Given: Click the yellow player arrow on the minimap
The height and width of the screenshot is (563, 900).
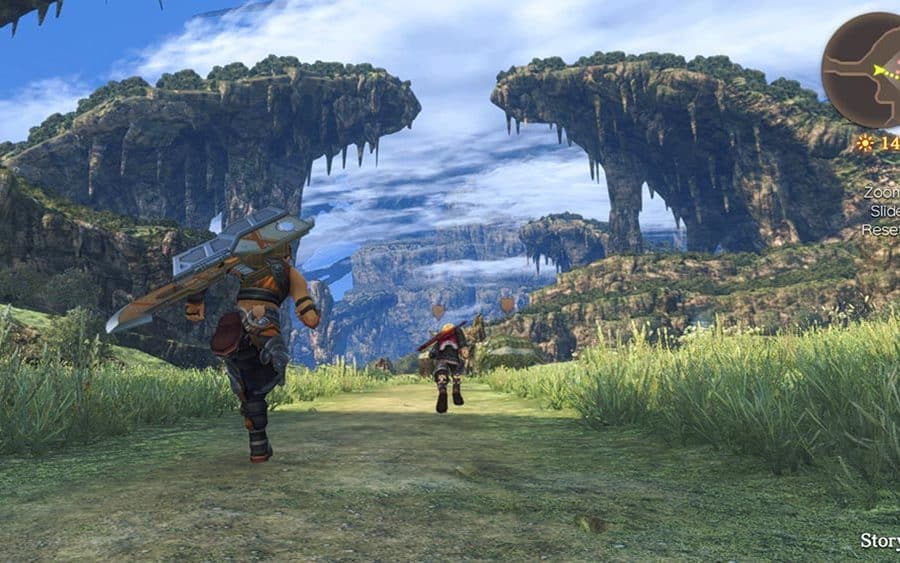Looking at the screenshot, I should [880, 71].
